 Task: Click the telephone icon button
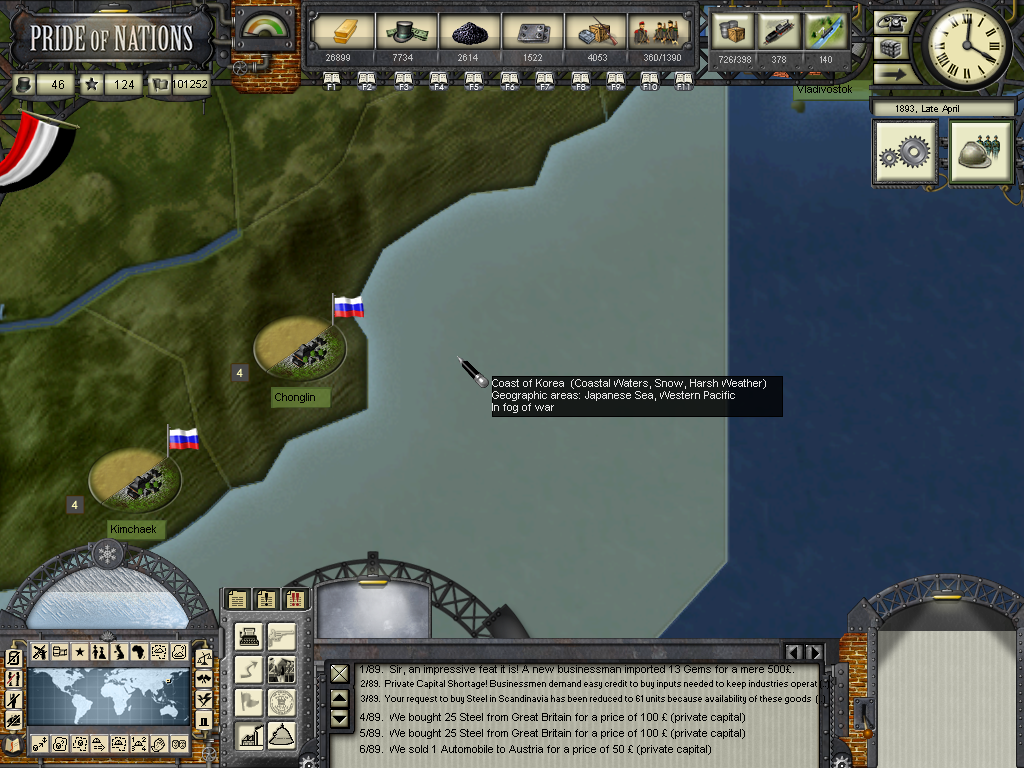(x=890, y=22)
